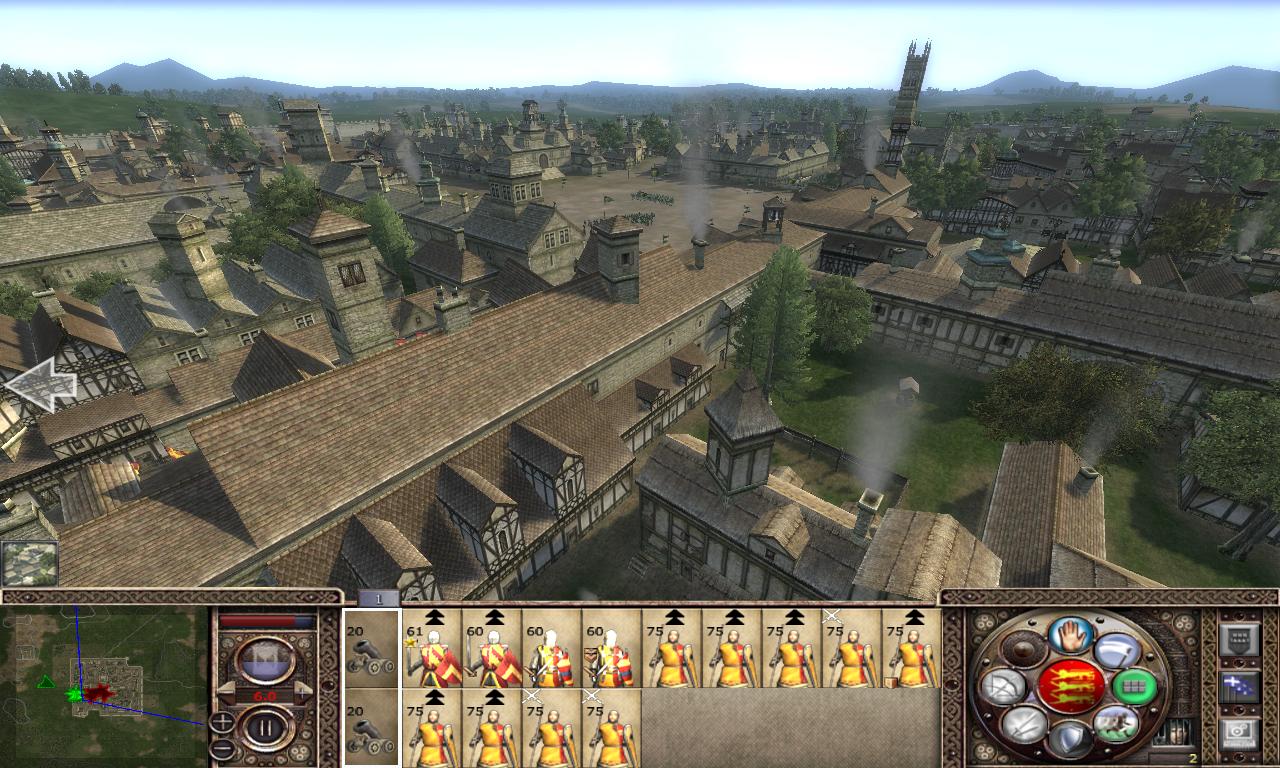Toggle run mode with the galloping horse icon
This screenshot has height=768, width=1280.
[1116, 723]
